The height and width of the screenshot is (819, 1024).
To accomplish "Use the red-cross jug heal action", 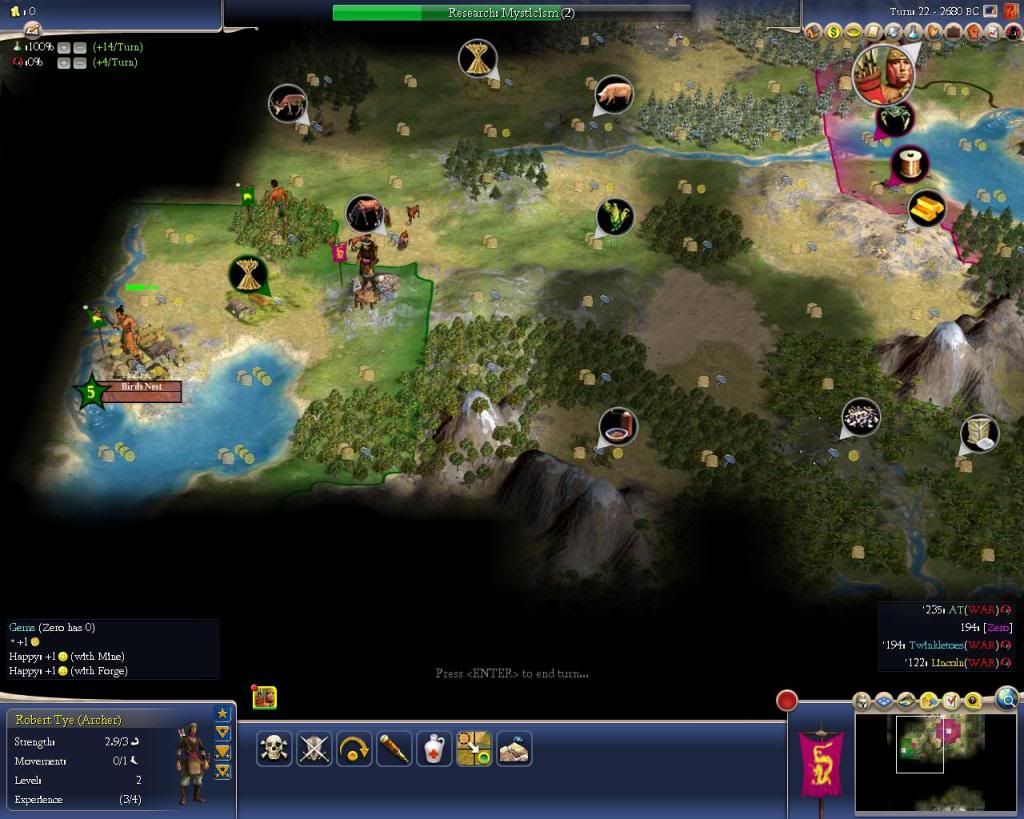I will click(x=434, y=748).
